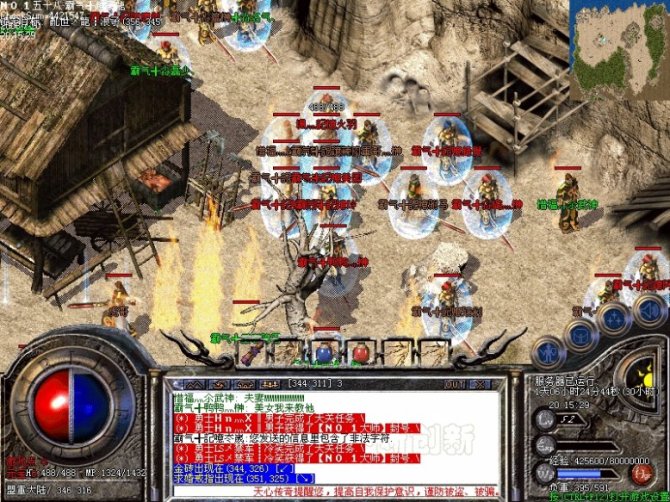Click the OUT button on the chat bar
Viewport: 670px width, 502px height.
pos(455,383)
